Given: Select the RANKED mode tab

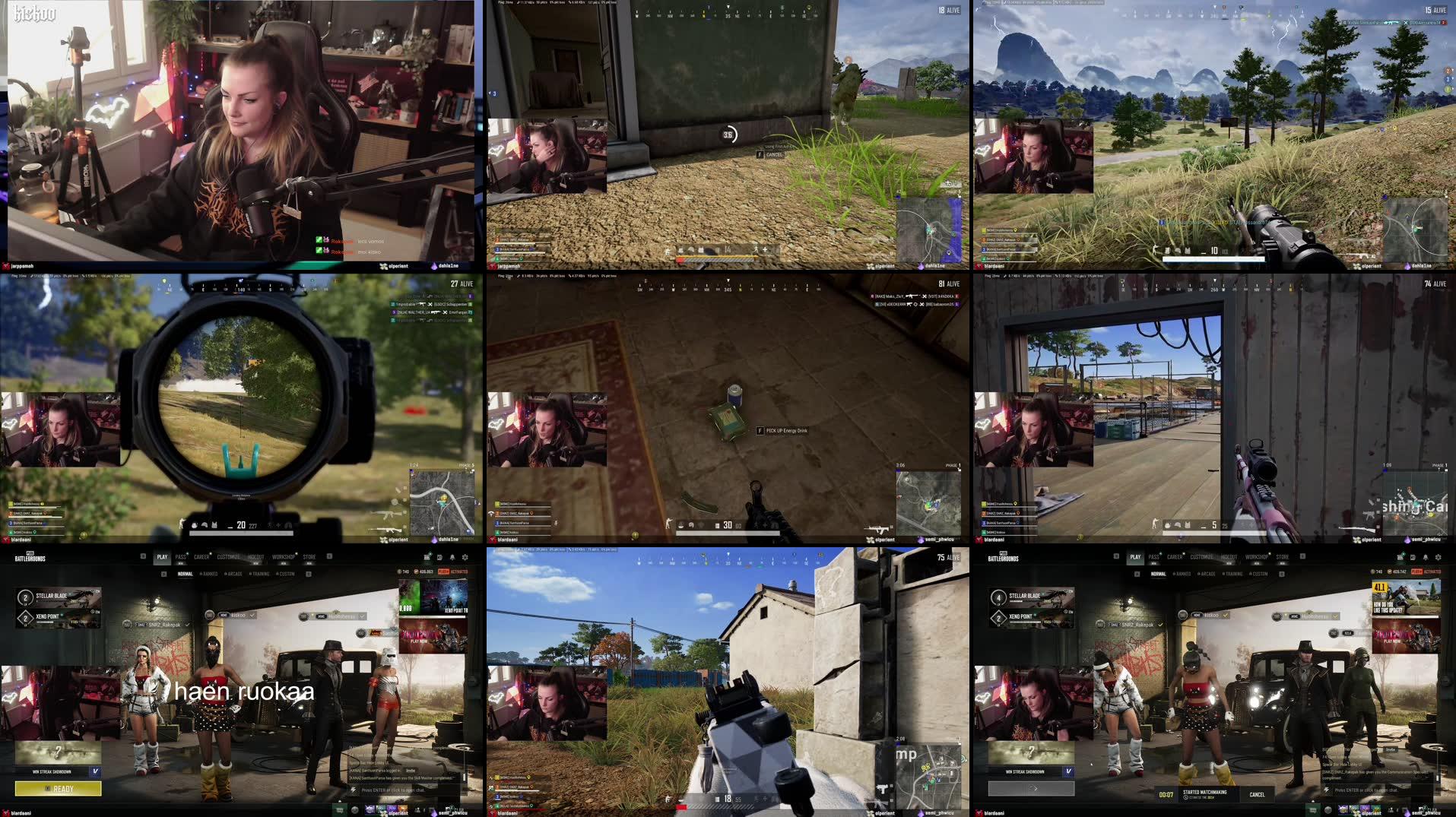Looking at the screenshot, I should tap(1184, 573).
